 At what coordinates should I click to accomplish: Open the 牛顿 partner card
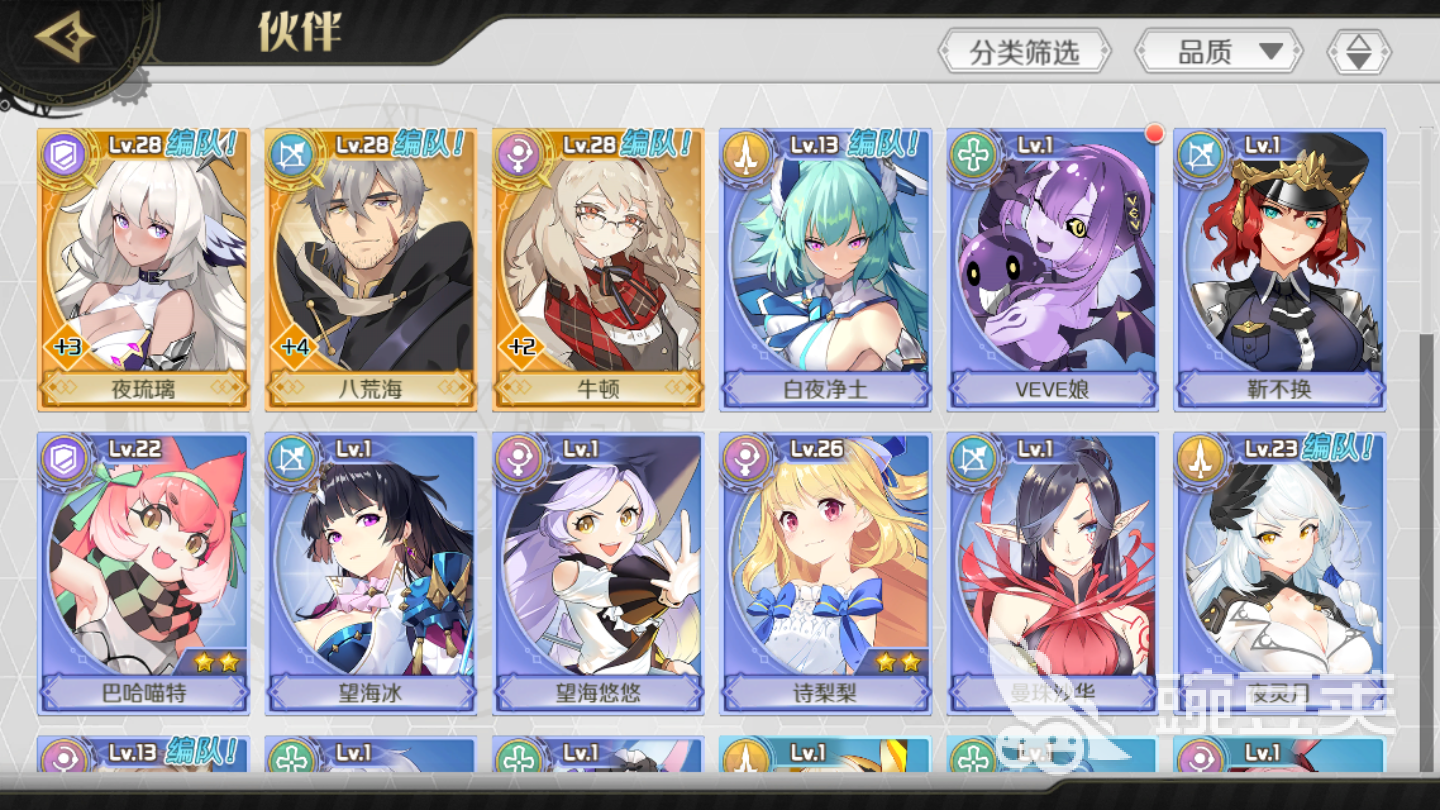tap(598, 269)
